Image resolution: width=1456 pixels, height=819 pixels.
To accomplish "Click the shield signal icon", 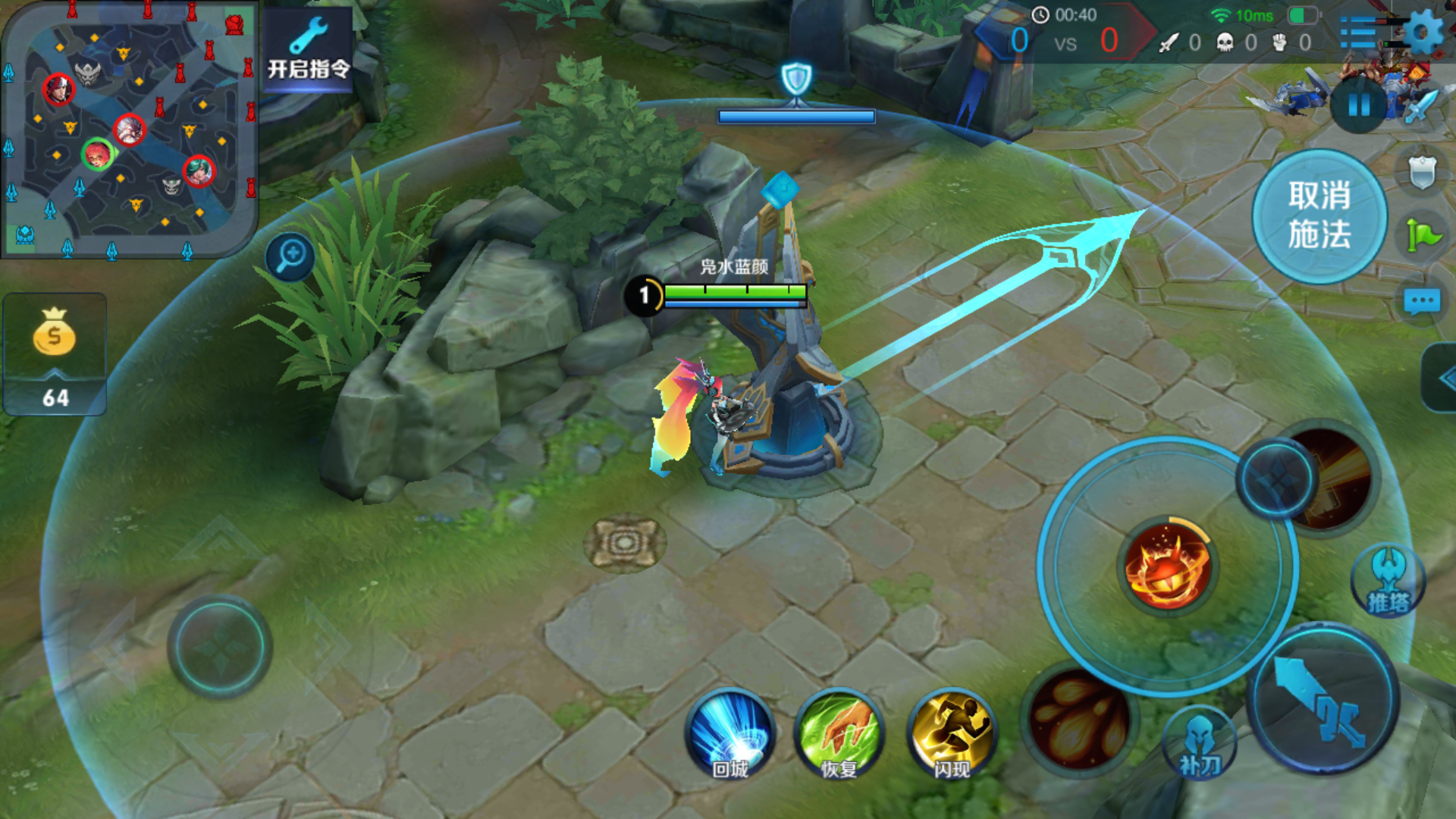I will (x=1422, y=171).
